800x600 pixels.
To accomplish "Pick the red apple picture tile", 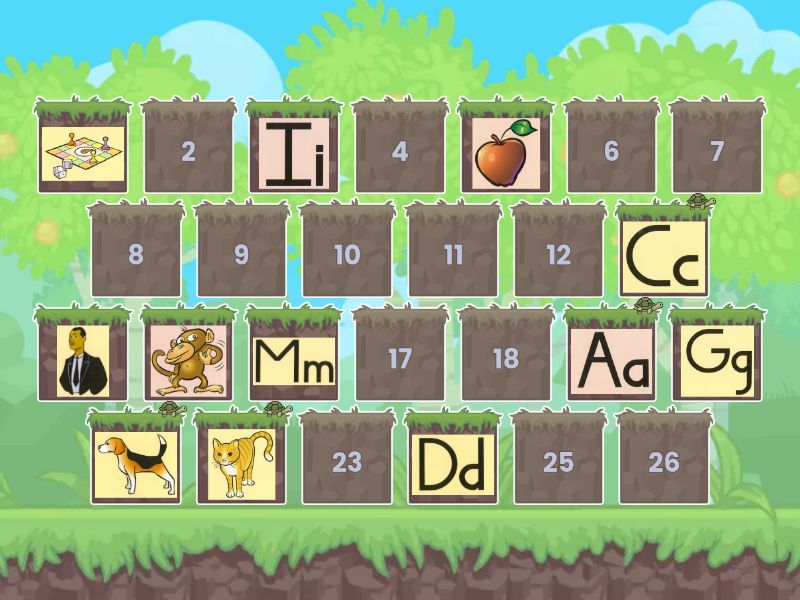I will (x=505, y=152).
